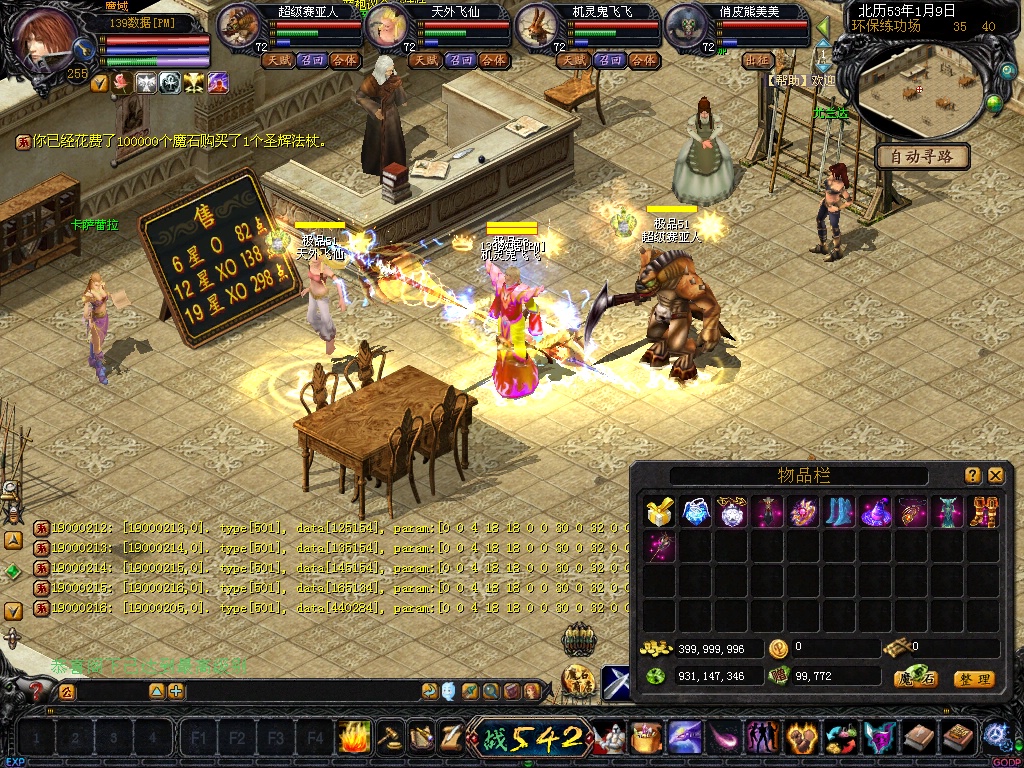Open 天赋 for pet 超级赛亚人

(277, 60)
